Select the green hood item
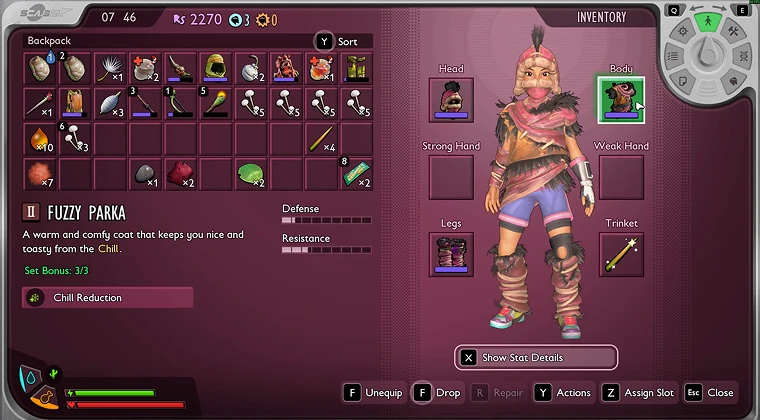The width and height of the screenshot is (760, 420). 215,69
